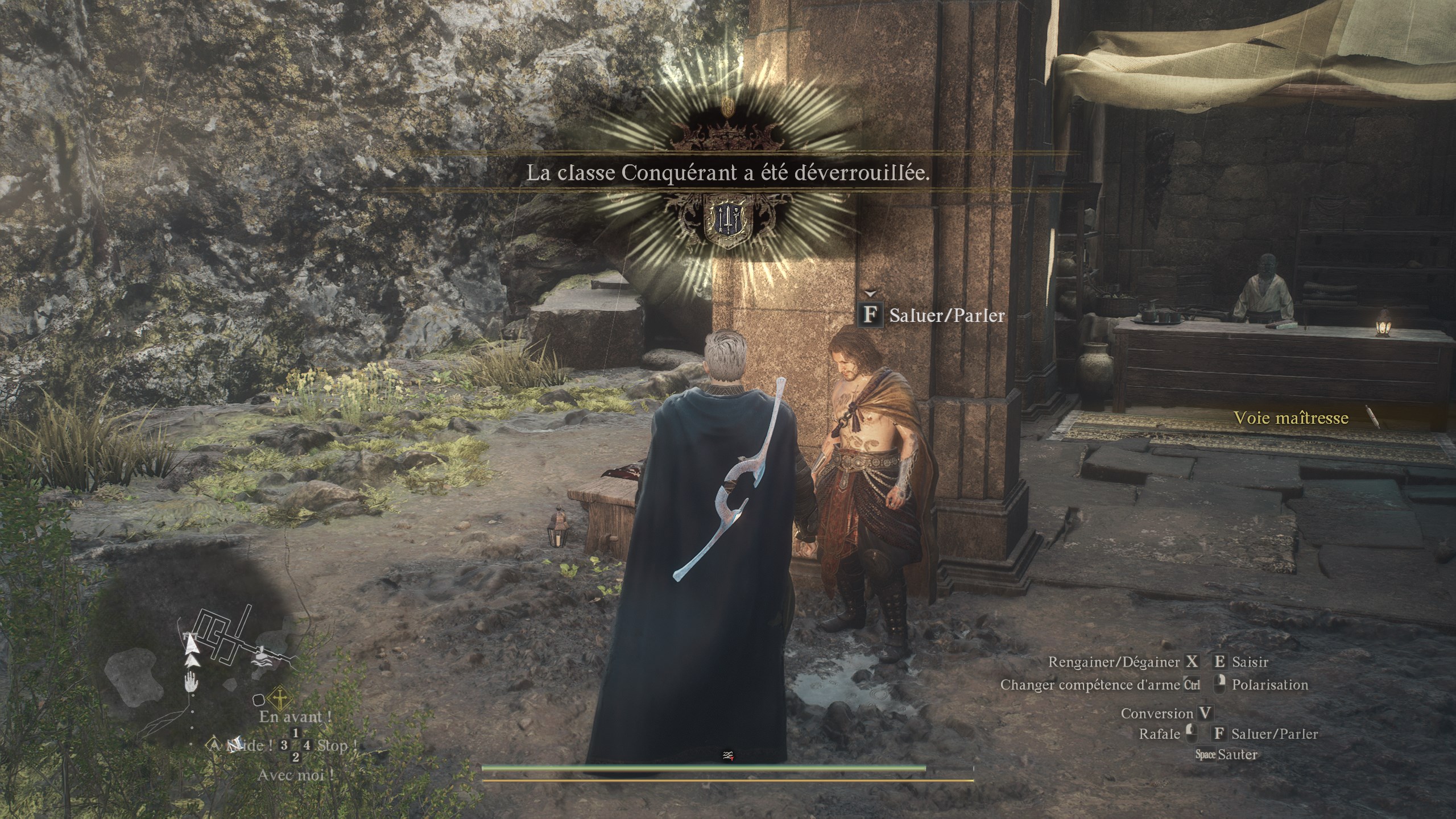
Task: Toggle the Stop! pawn command
Action: (336, 745)
